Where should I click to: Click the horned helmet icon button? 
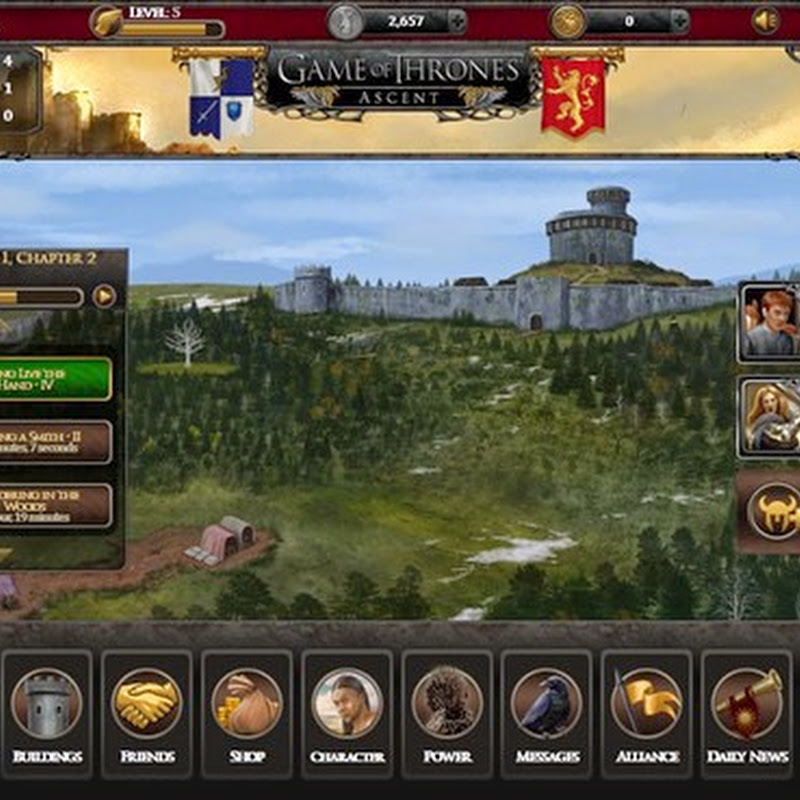(773, 511)
